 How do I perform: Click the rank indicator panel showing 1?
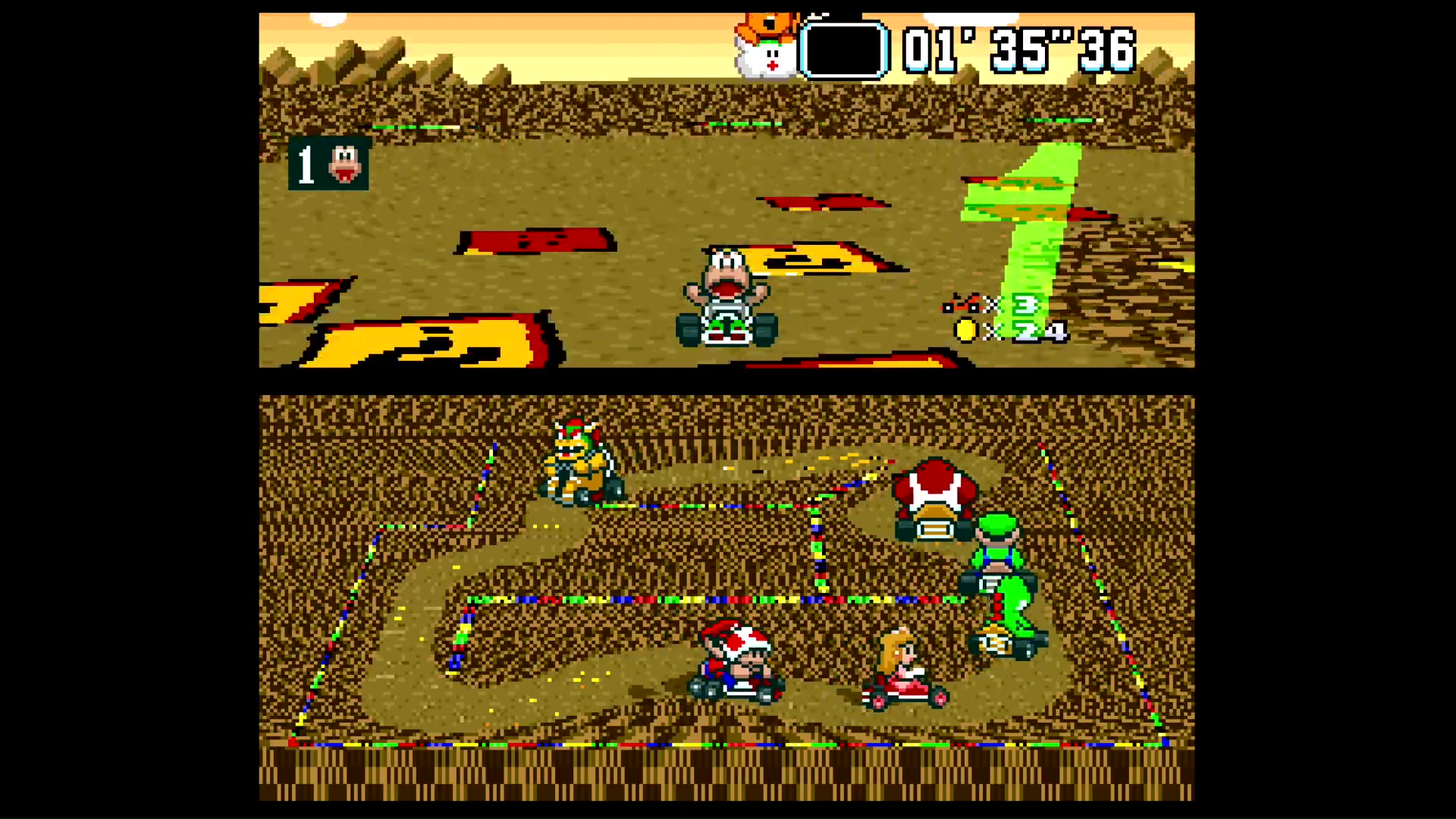328,165
